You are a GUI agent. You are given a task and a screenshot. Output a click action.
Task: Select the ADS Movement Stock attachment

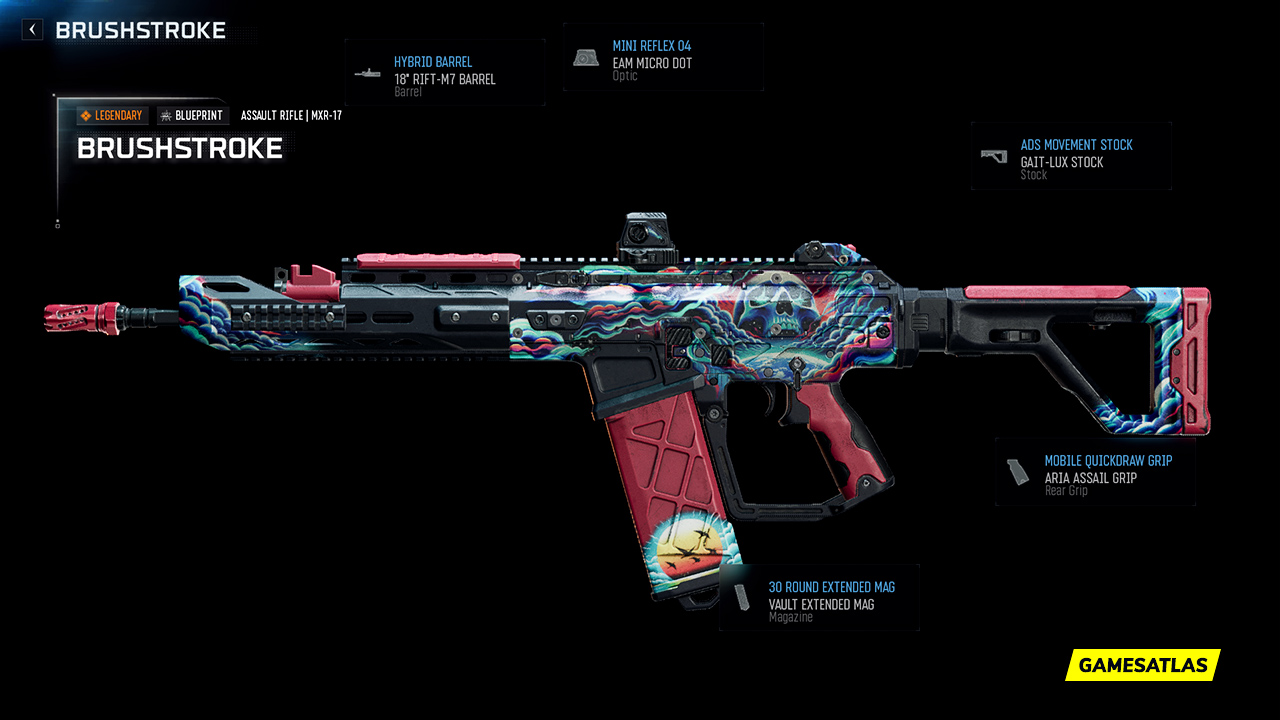pyautogui.click(x=1070, y=156)
